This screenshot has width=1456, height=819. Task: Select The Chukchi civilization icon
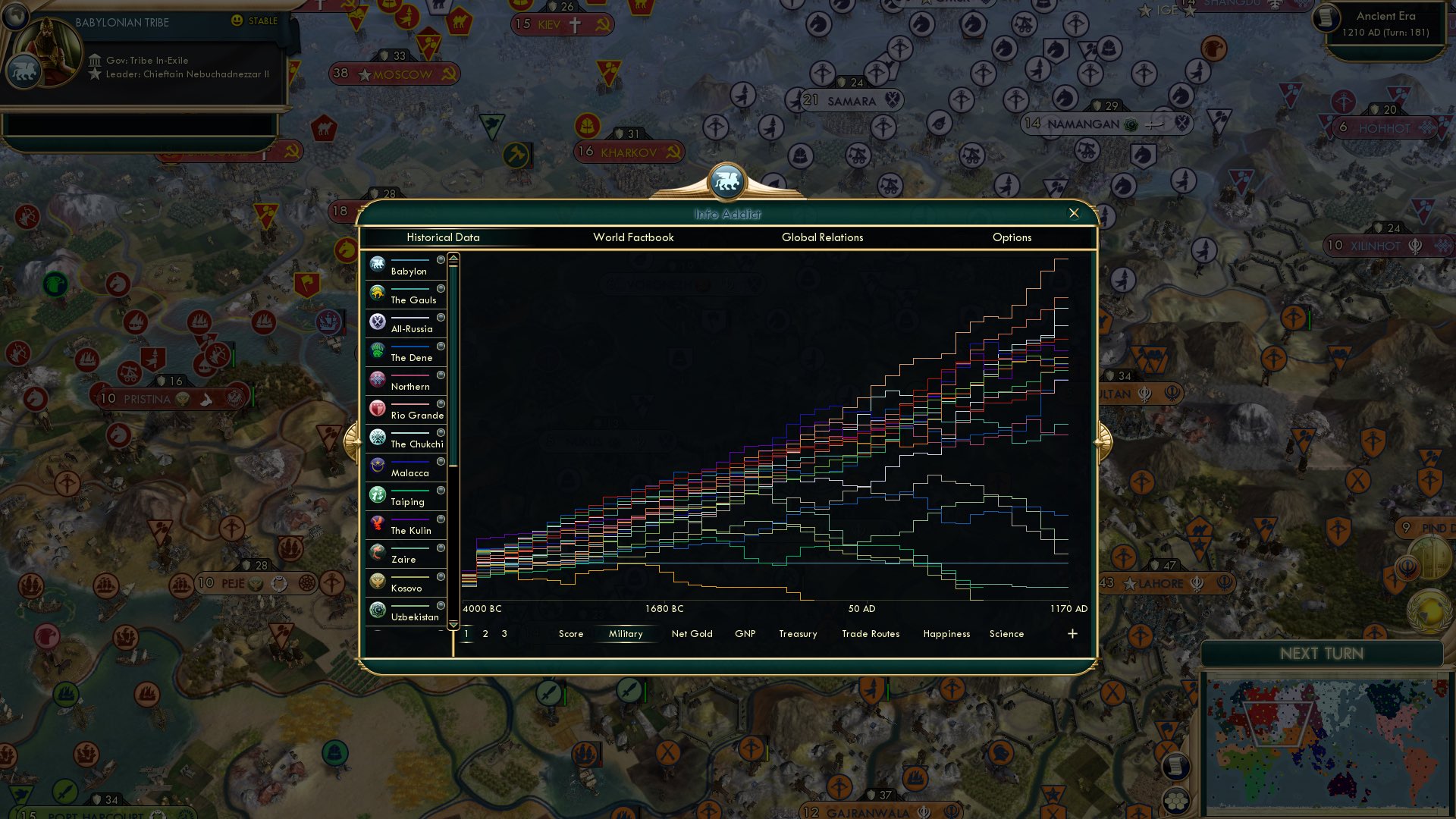[377, 437]
